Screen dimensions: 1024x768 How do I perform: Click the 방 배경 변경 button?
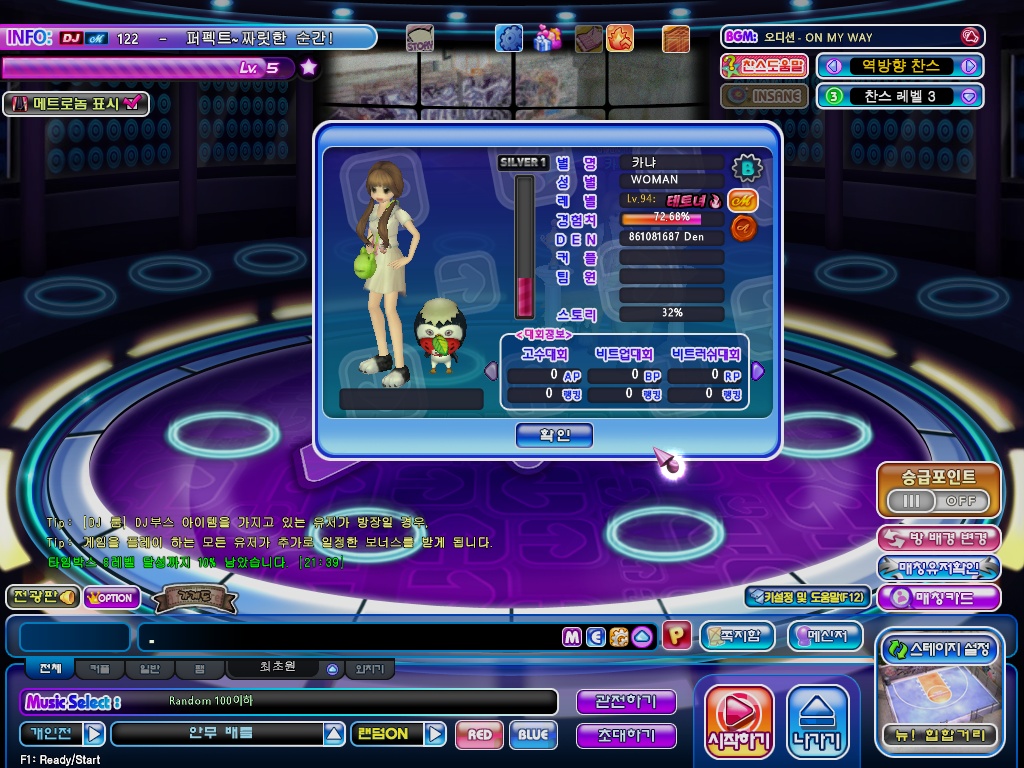[938, 538]
